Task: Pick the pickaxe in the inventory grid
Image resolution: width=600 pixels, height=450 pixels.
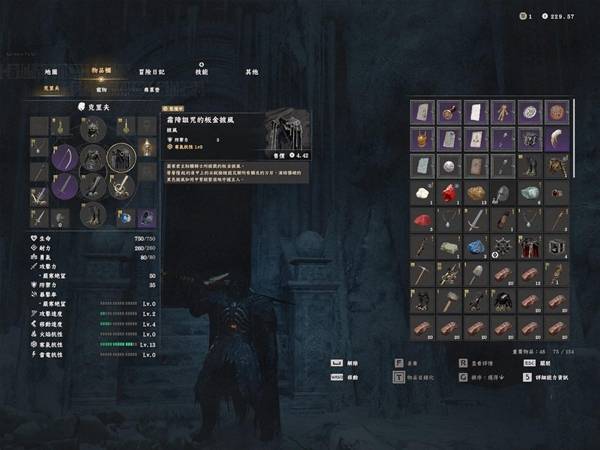Action: (422, 274)
